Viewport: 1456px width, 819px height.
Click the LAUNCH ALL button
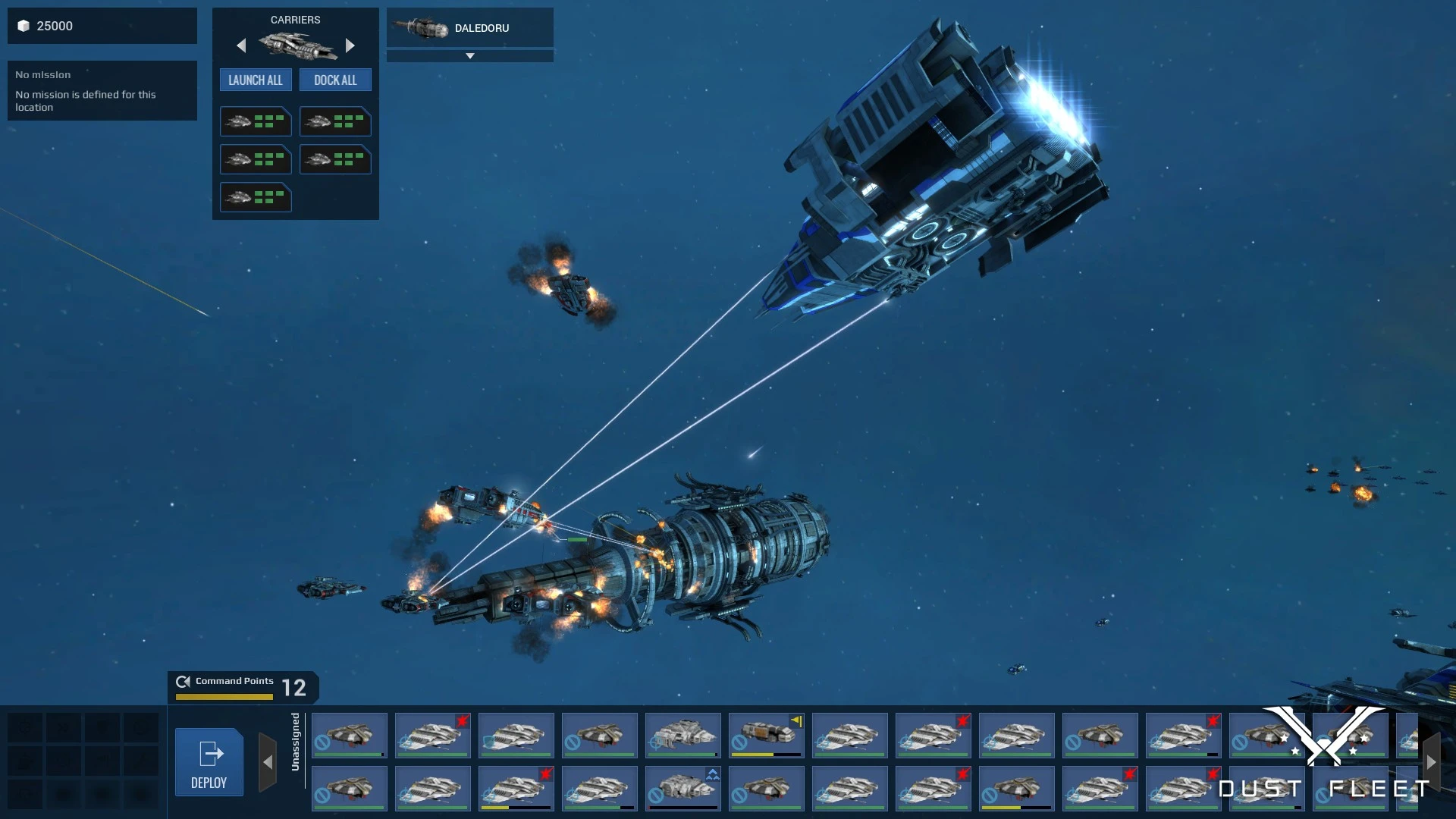click(x=256, y=80)
